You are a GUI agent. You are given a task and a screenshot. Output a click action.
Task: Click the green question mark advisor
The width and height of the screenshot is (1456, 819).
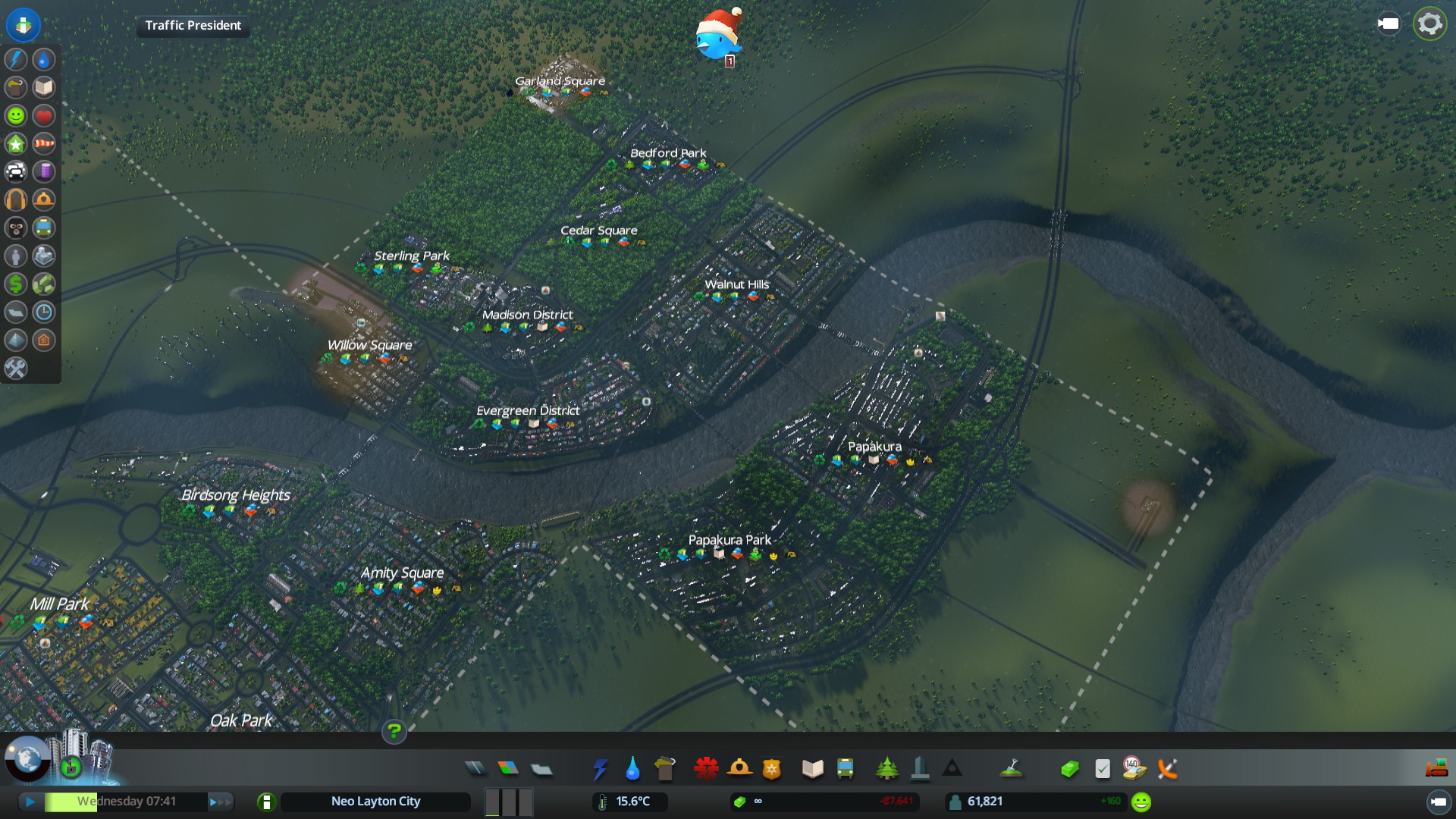click(394, 732)
